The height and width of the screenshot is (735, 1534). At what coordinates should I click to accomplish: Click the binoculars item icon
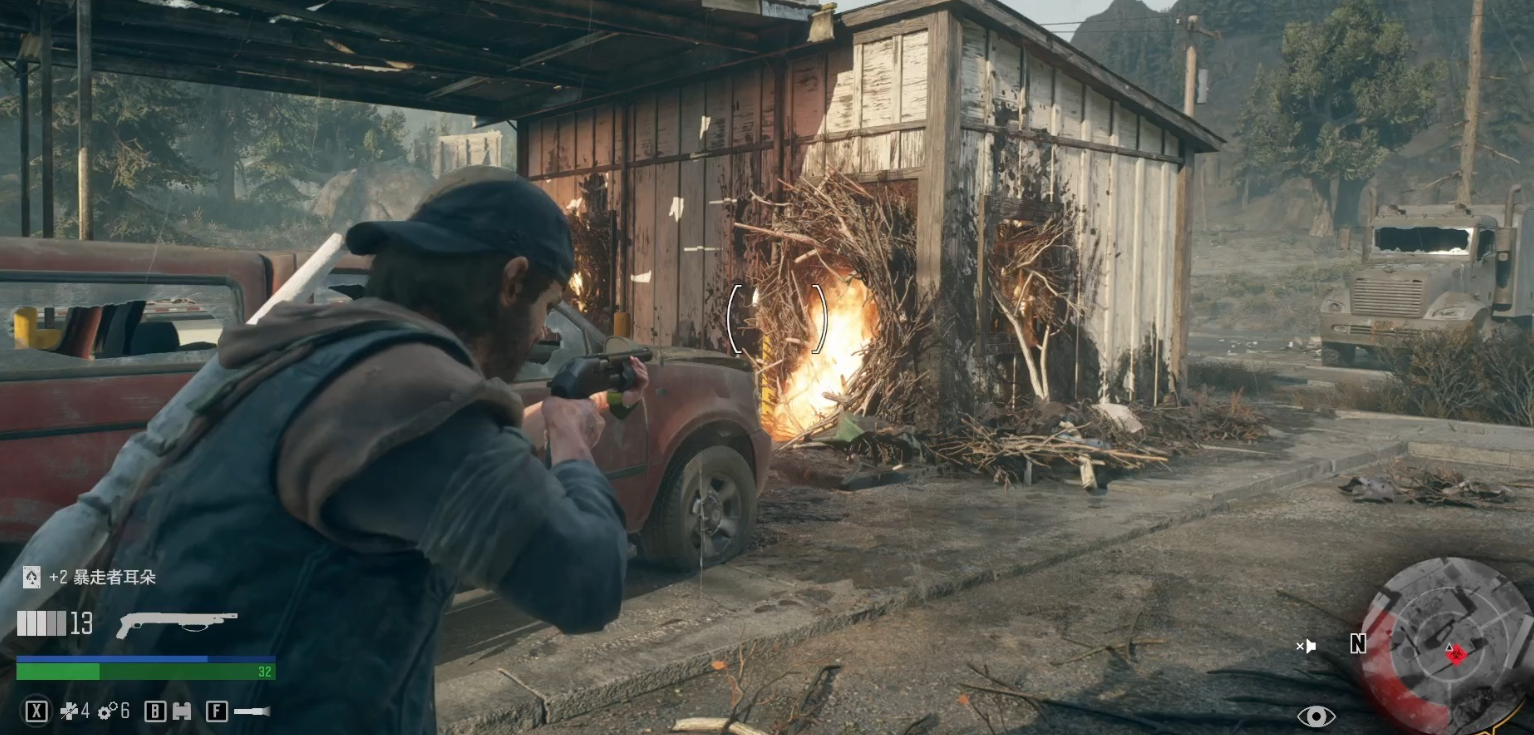[182, 711]
